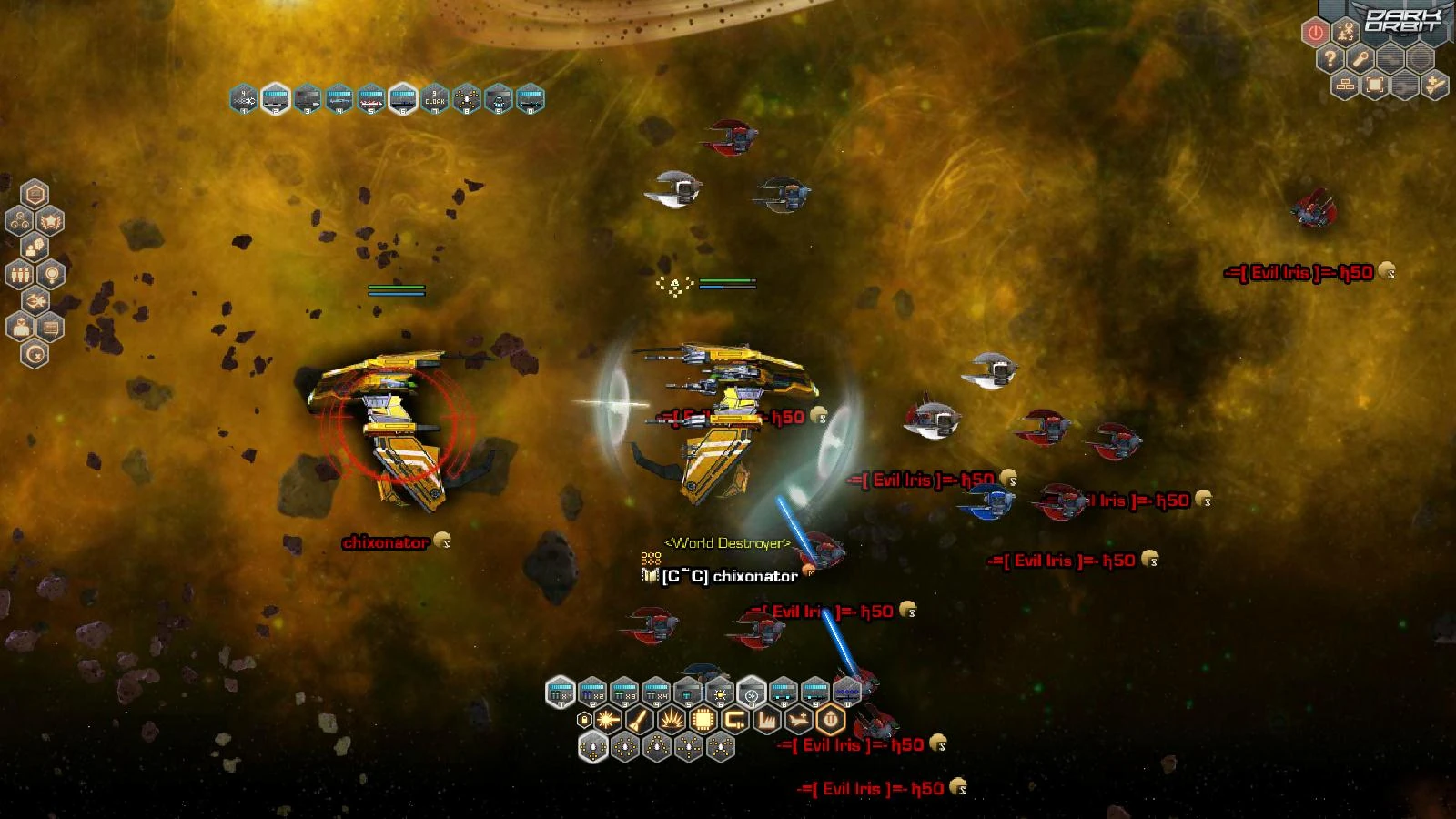Image resolution: width=1456 pixels, height=819 pixels.
Task: Open the laser beam category
Action: [x=607, y=721]
